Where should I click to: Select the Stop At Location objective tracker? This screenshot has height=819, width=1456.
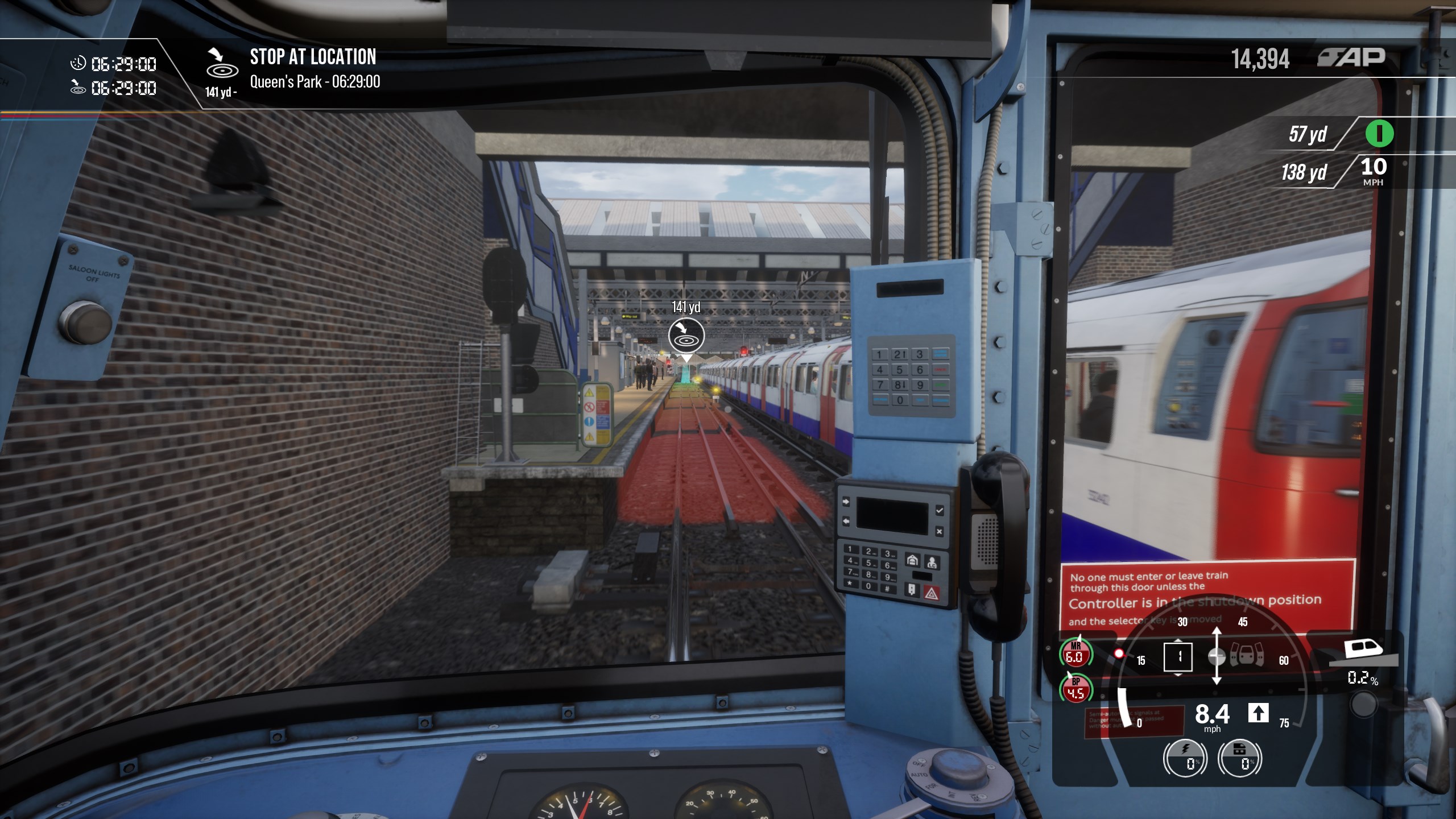(x=313, y=69)
